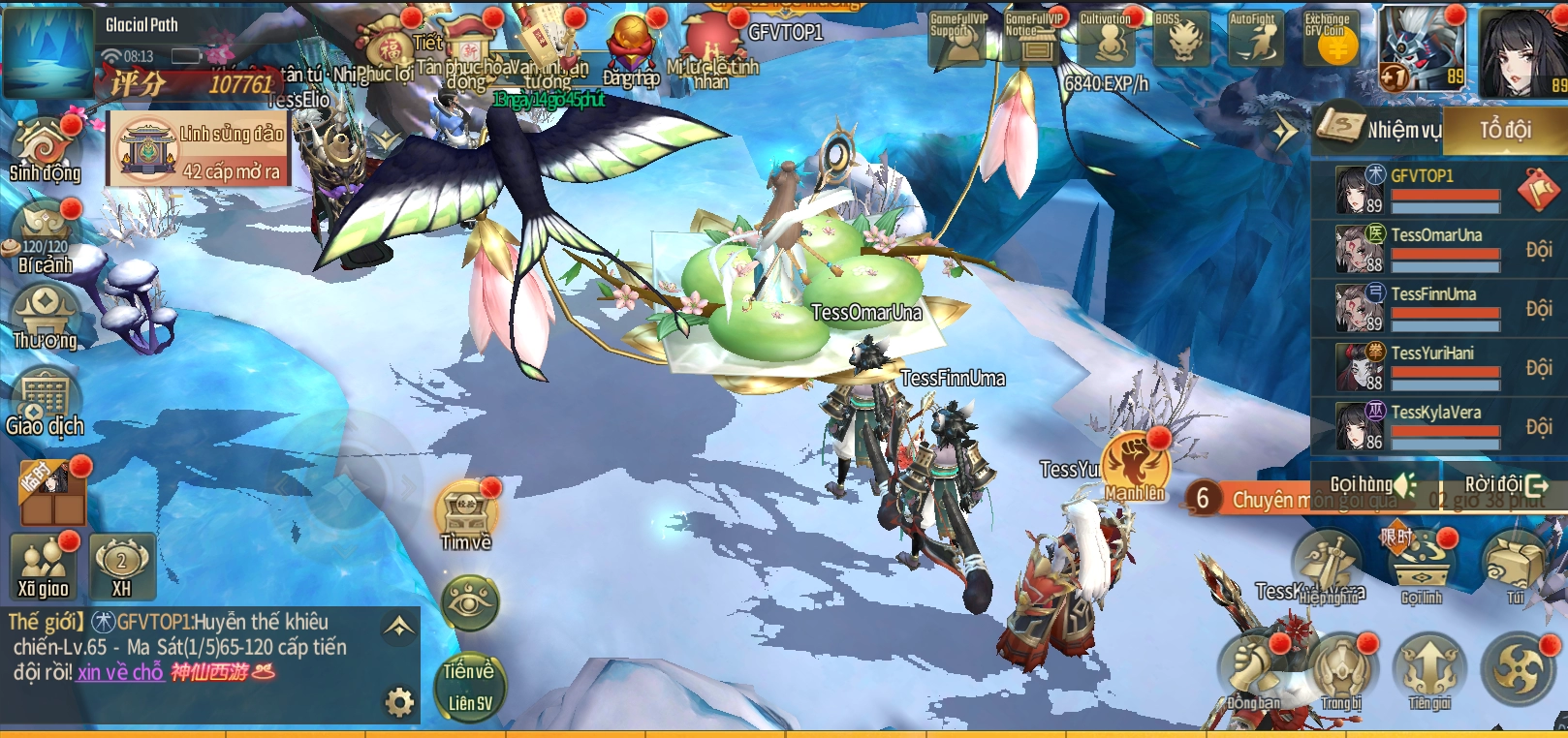Image resolution: width=1568 pixels, height=738 pixels.
Task: Open chat settings gear icon
Action: (399, 701)
